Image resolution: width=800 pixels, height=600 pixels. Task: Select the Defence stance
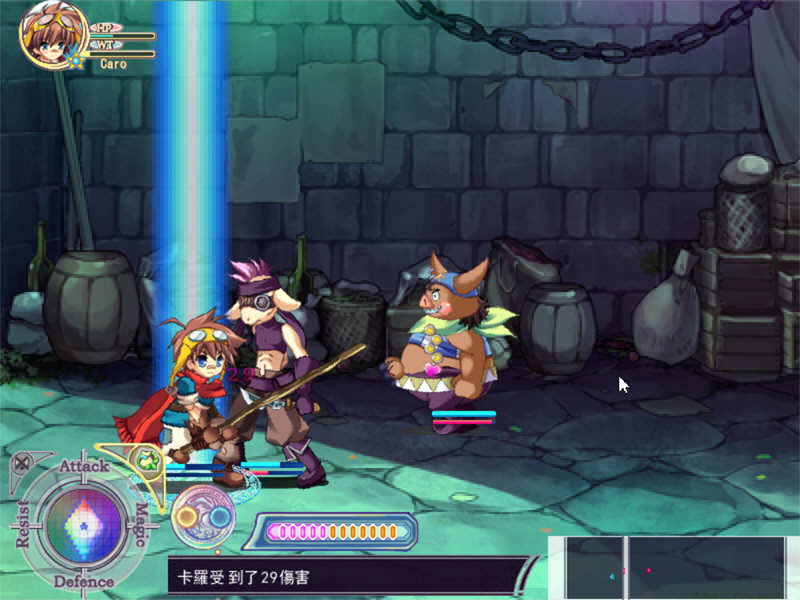pos(83,581)
